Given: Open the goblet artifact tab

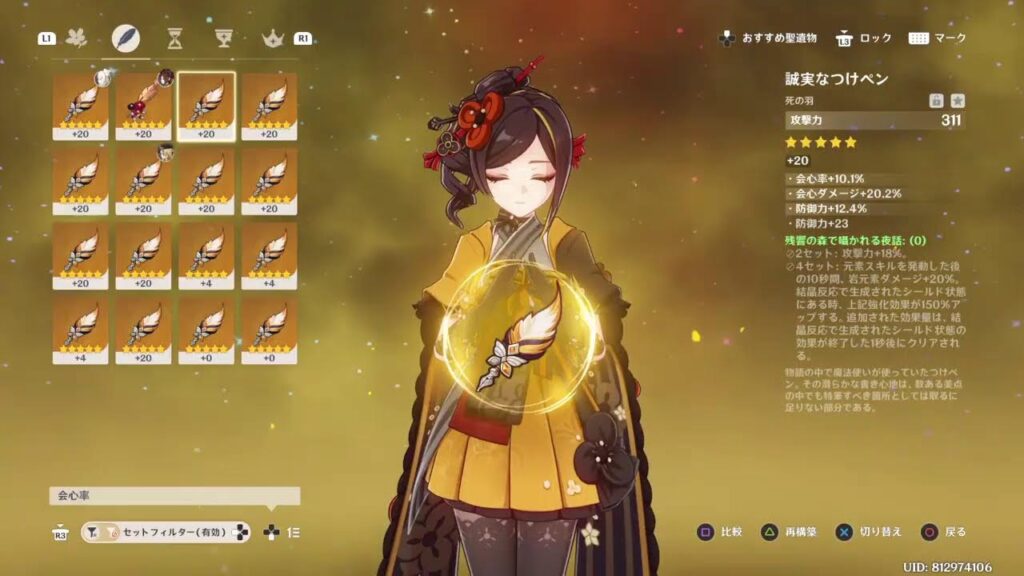Looking at the screenshot, I should [x=224, y=38].
